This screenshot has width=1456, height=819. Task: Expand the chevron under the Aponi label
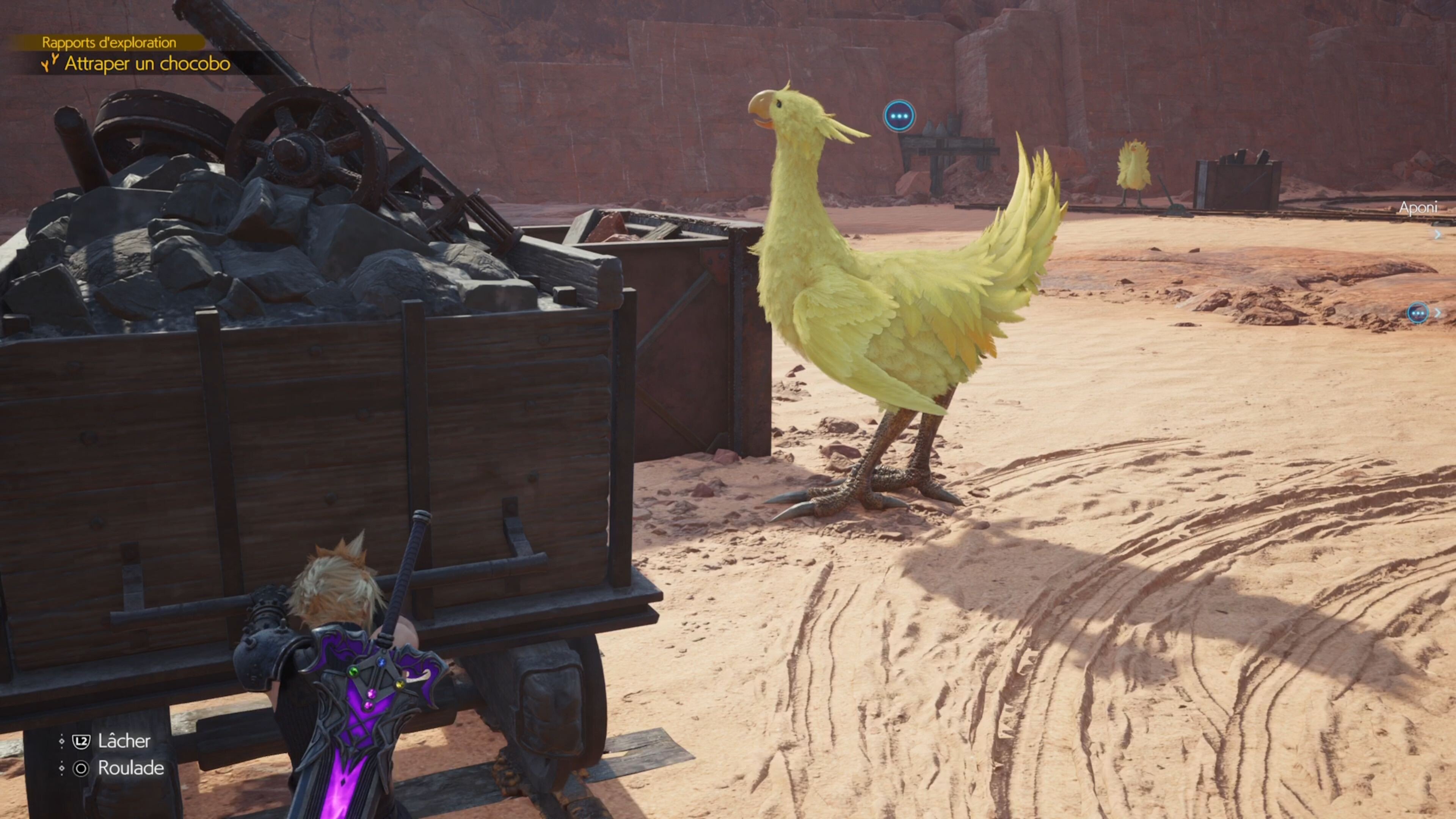(x=1438, y=234)
